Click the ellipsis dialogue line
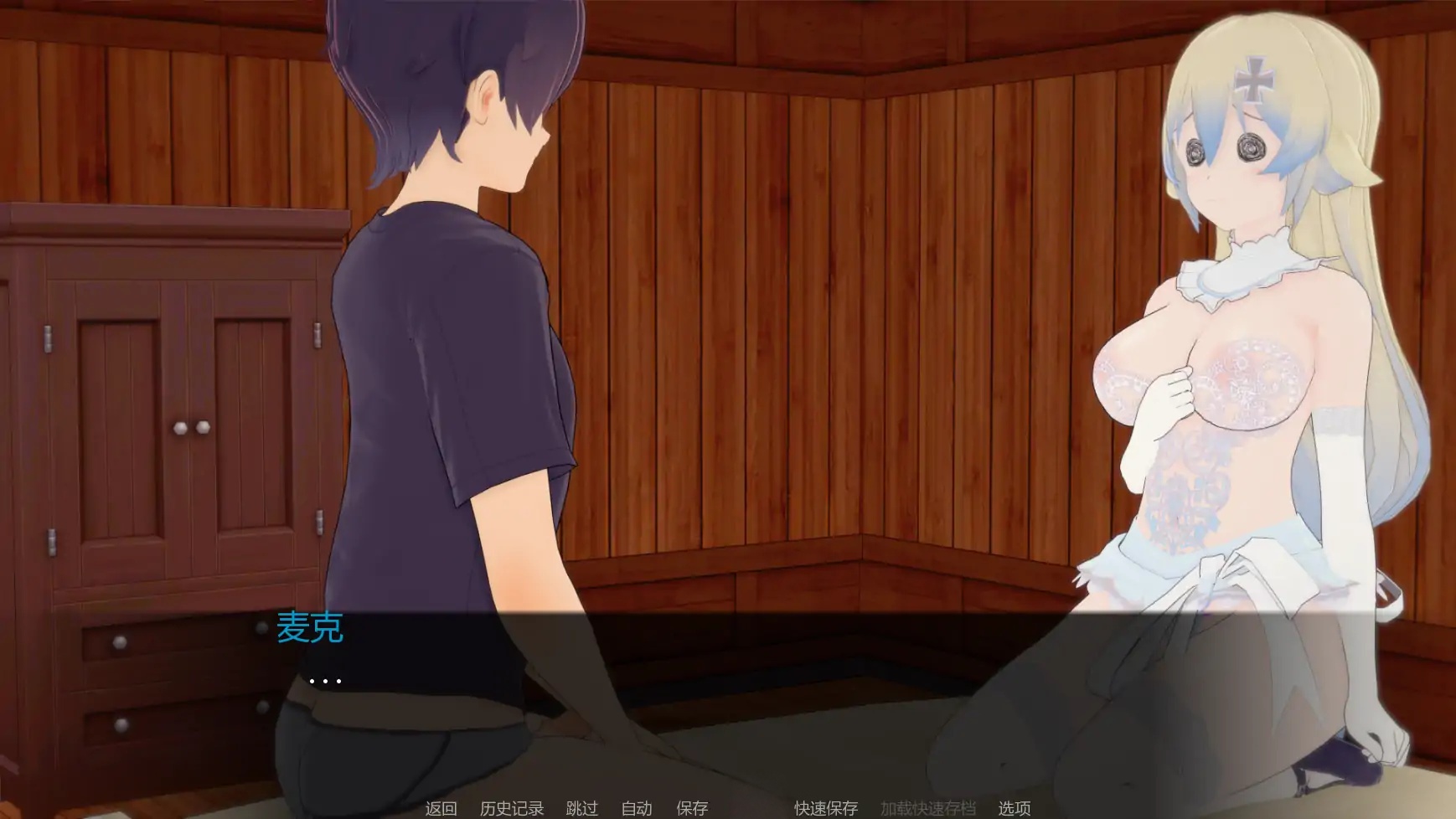Screen dimensions: 1456x819 327,680
